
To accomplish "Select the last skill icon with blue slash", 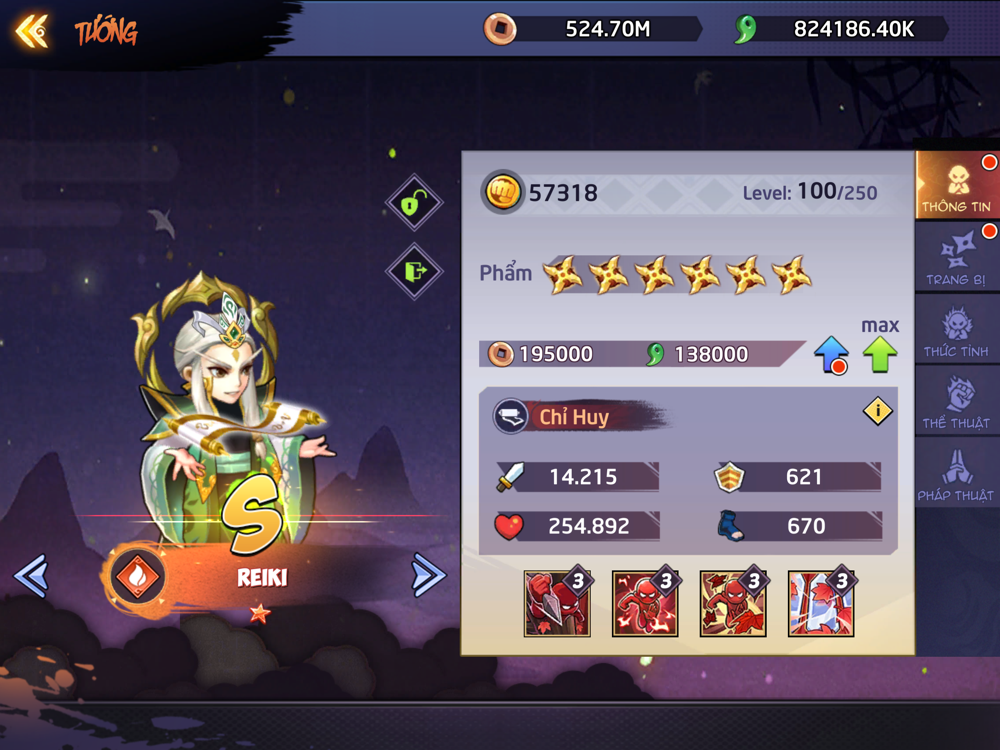I will tap(821, 604).
